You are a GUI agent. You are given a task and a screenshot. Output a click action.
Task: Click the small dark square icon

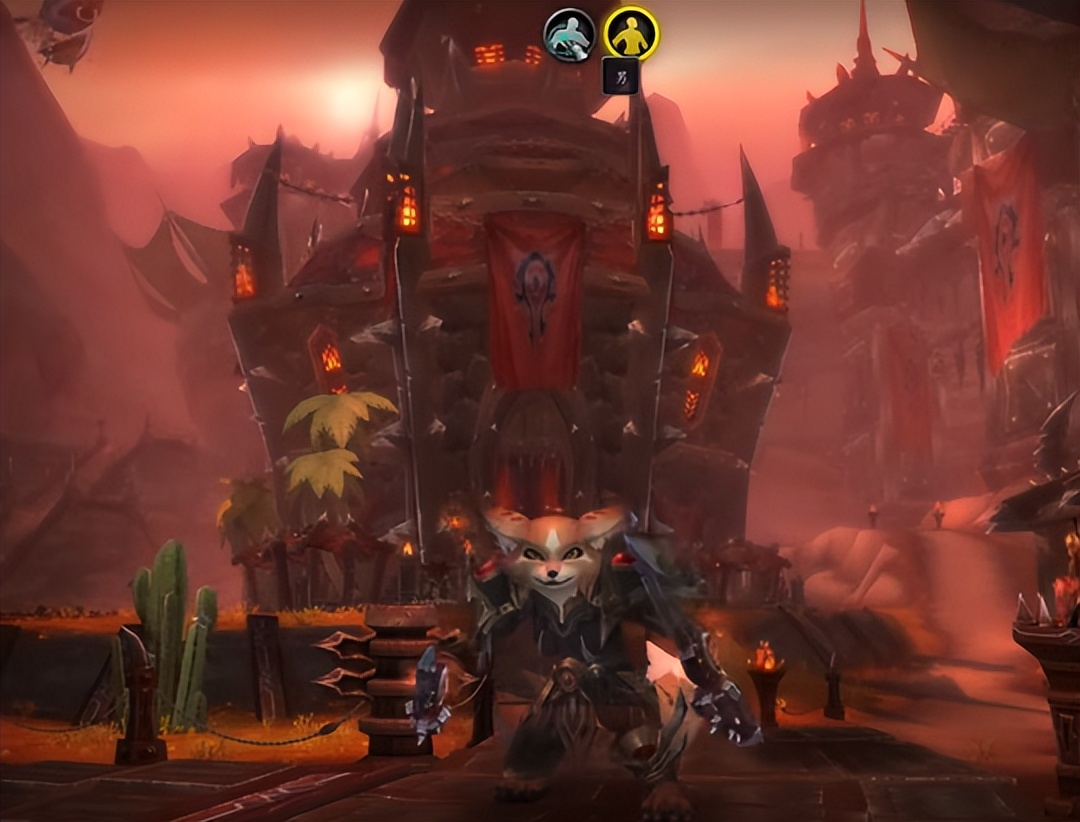(620, 76)
